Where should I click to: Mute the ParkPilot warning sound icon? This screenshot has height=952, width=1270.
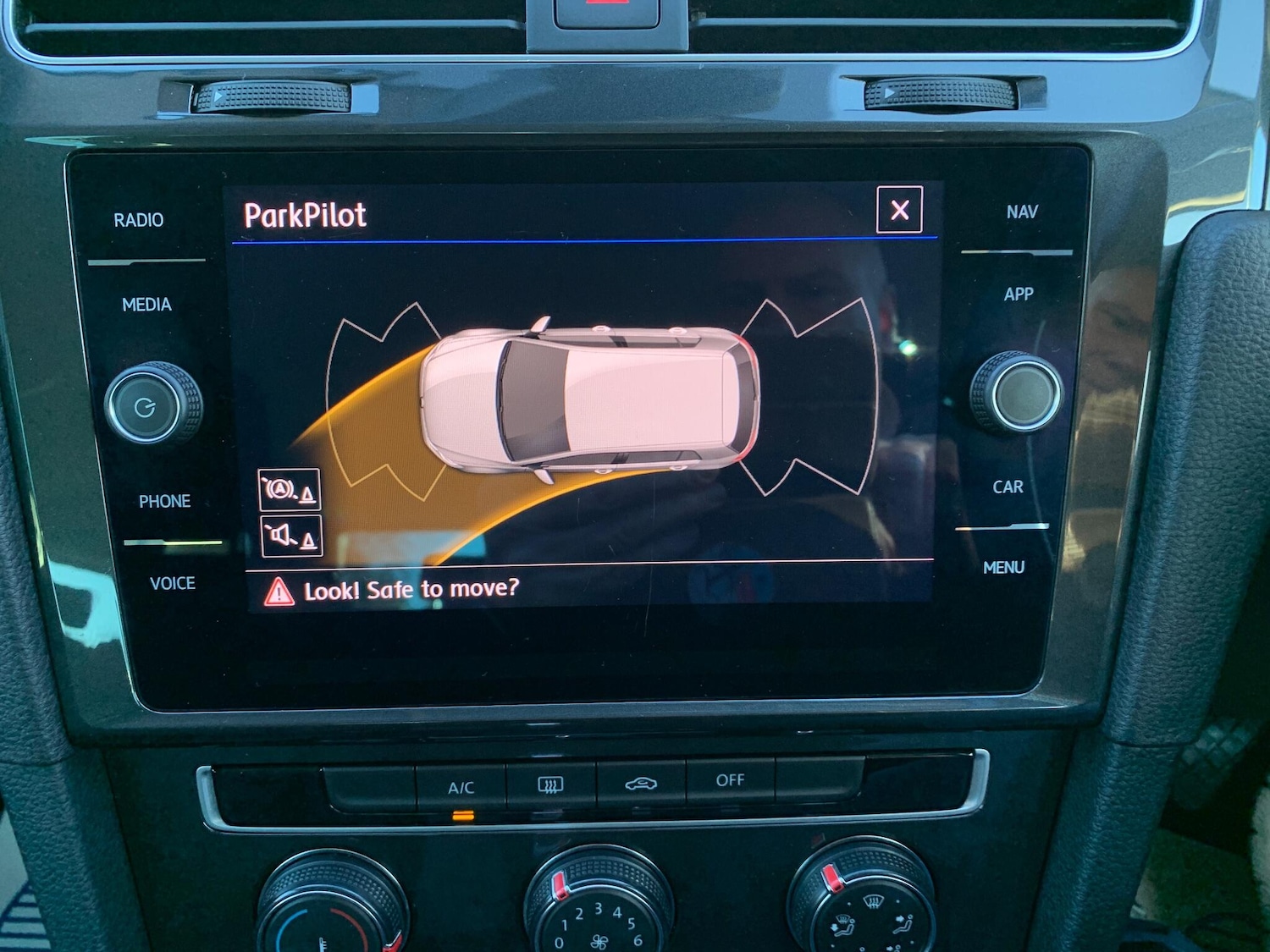point(291,536)
